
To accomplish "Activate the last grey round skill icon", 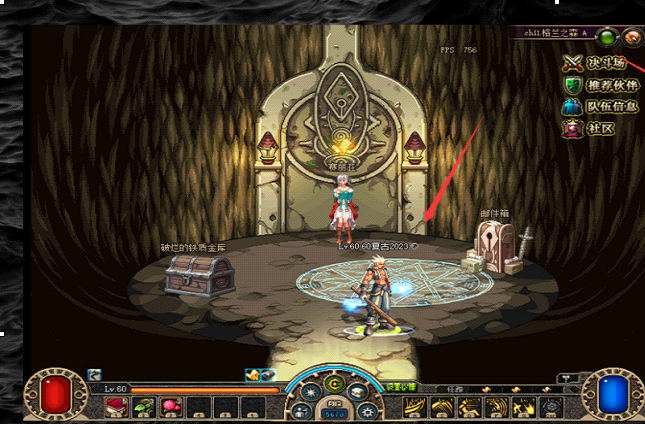I will point(550,407).
